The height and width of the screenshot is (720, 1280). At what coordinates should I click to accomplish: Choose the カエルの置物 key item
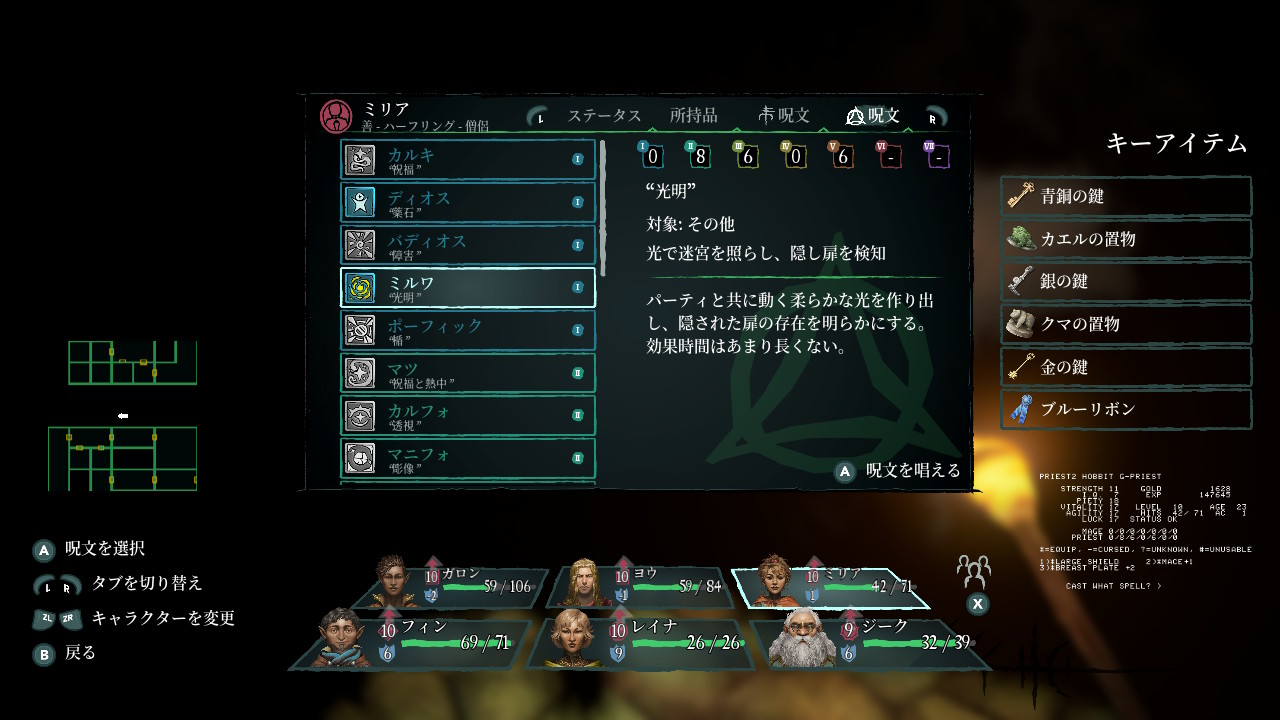pyautogui.click(x=1126, y=239)
